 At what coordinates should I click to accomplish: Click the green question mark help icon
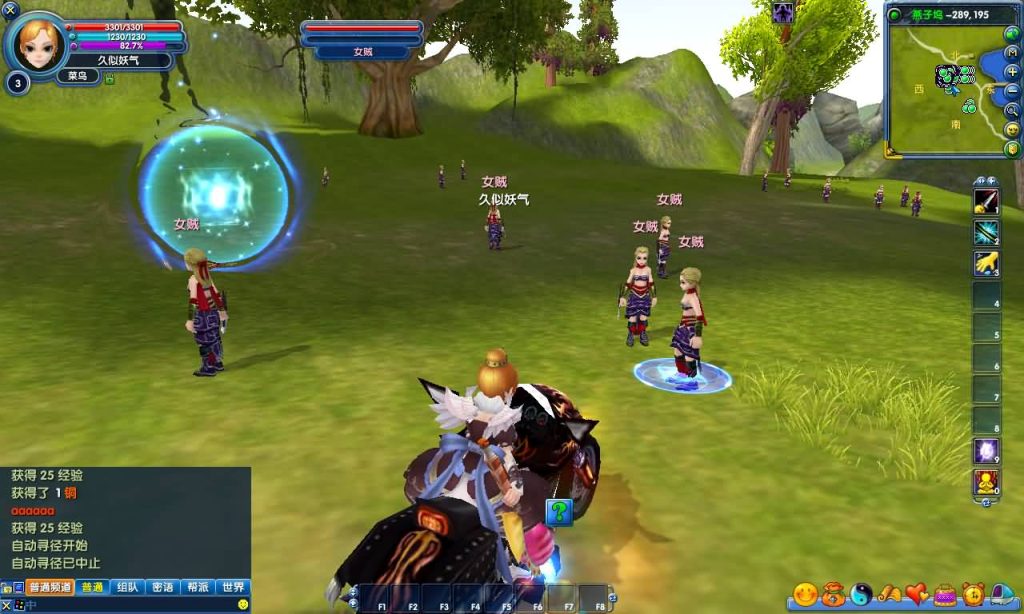(559, 511)
